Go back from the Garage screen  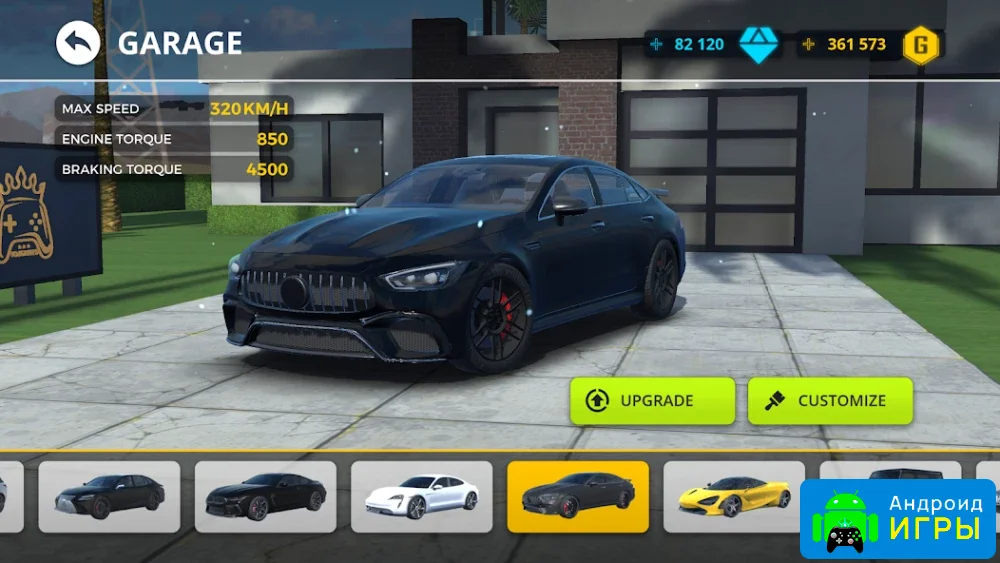pyautogui.click(x=78, y=43)
